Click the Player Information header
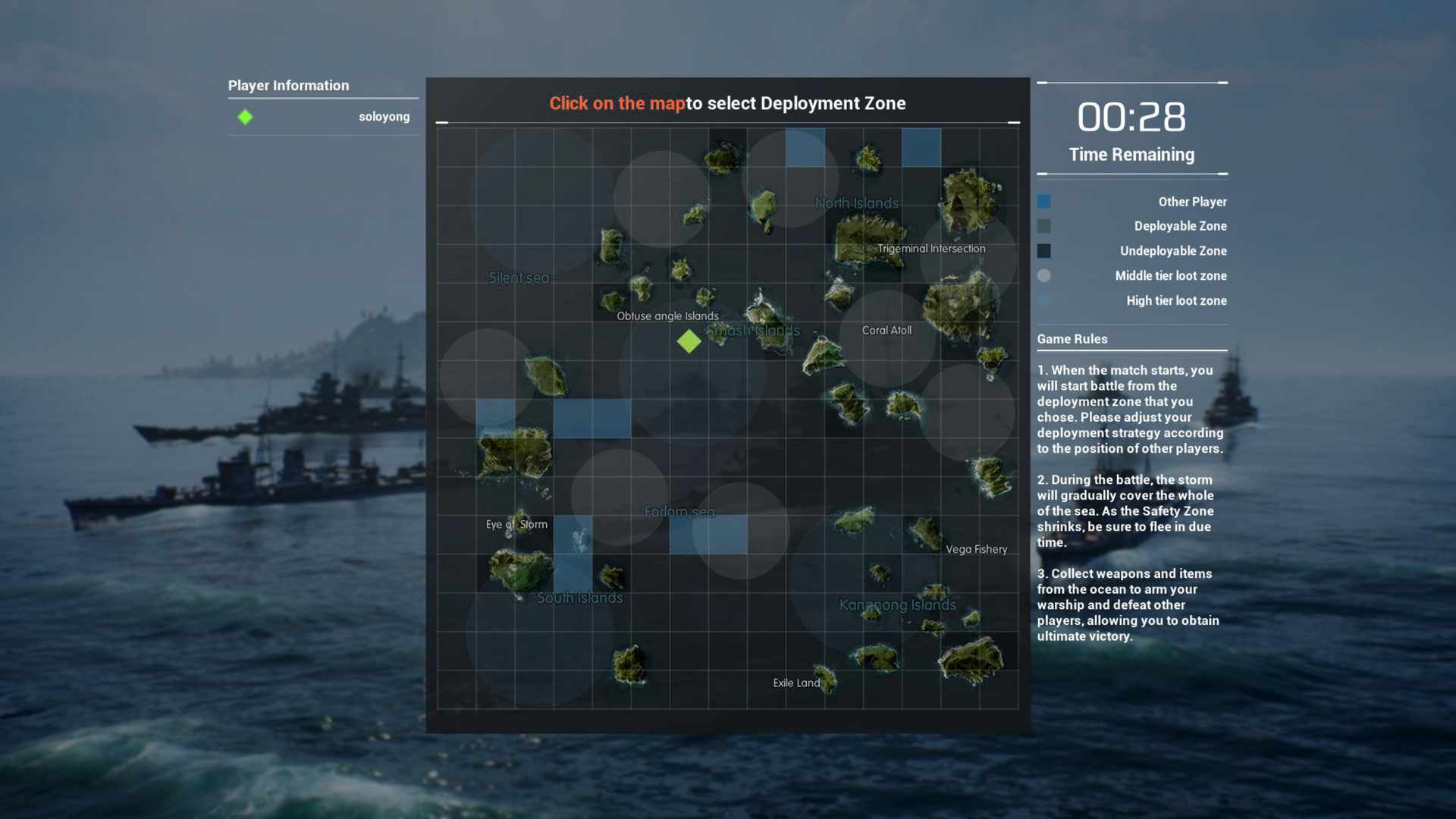 coord(288,85)
